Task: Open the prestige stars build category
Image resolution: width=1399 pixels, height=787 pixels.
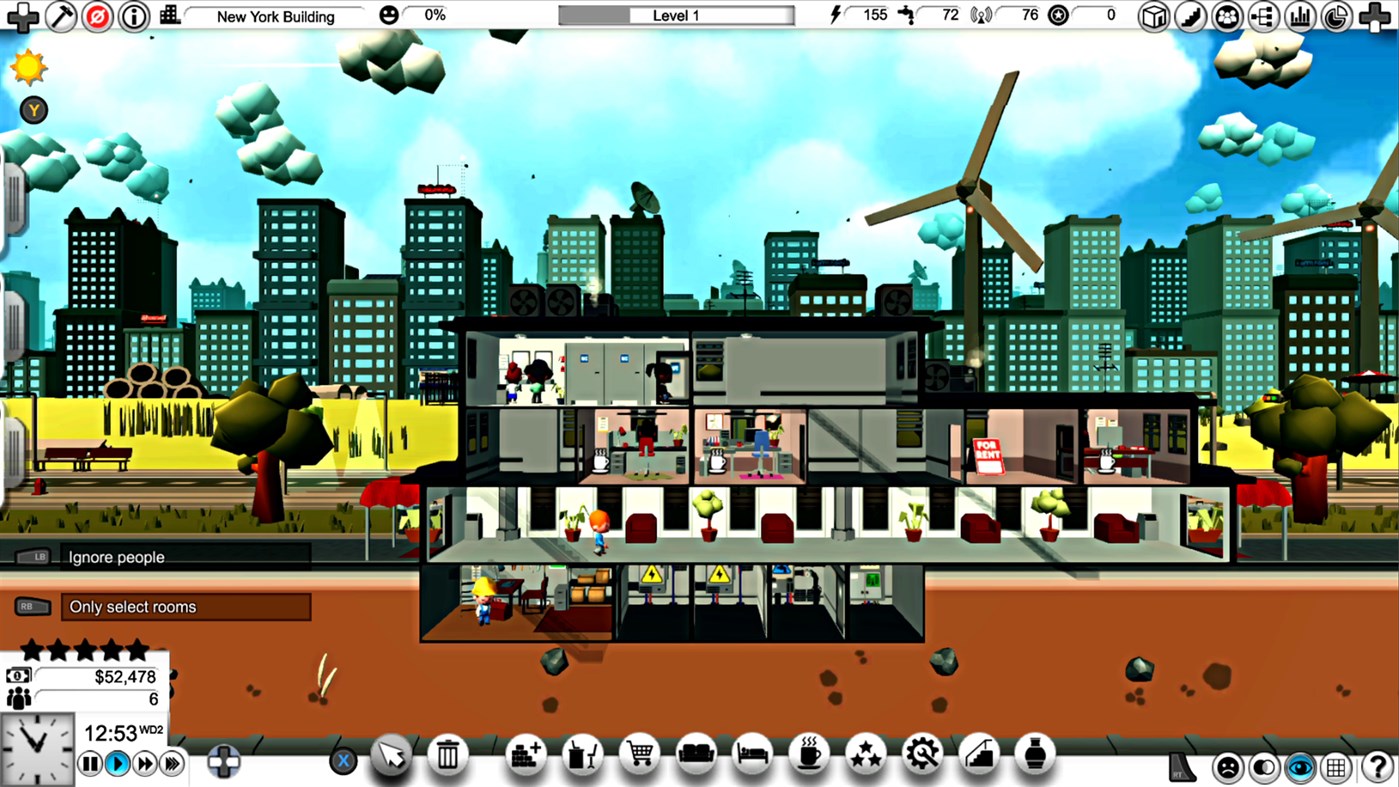Action: (865, 757)
